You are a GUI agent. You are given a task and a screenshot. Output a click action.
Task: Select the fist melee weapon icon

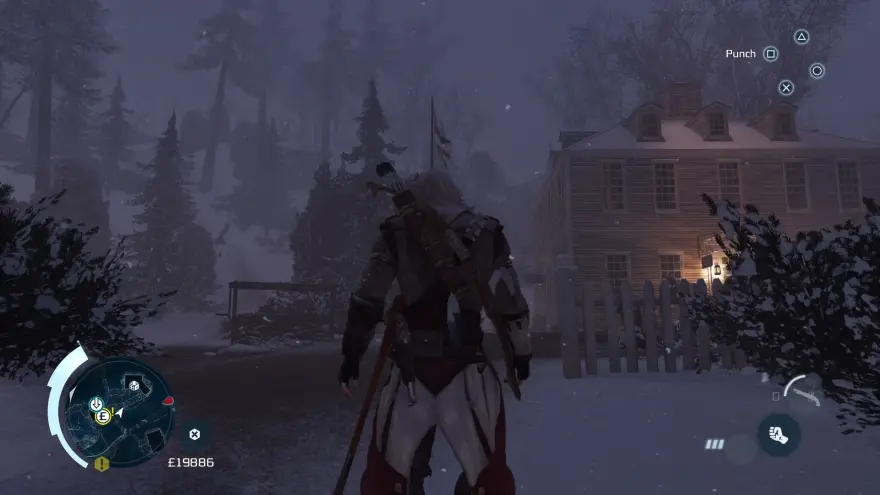[778, 434]
